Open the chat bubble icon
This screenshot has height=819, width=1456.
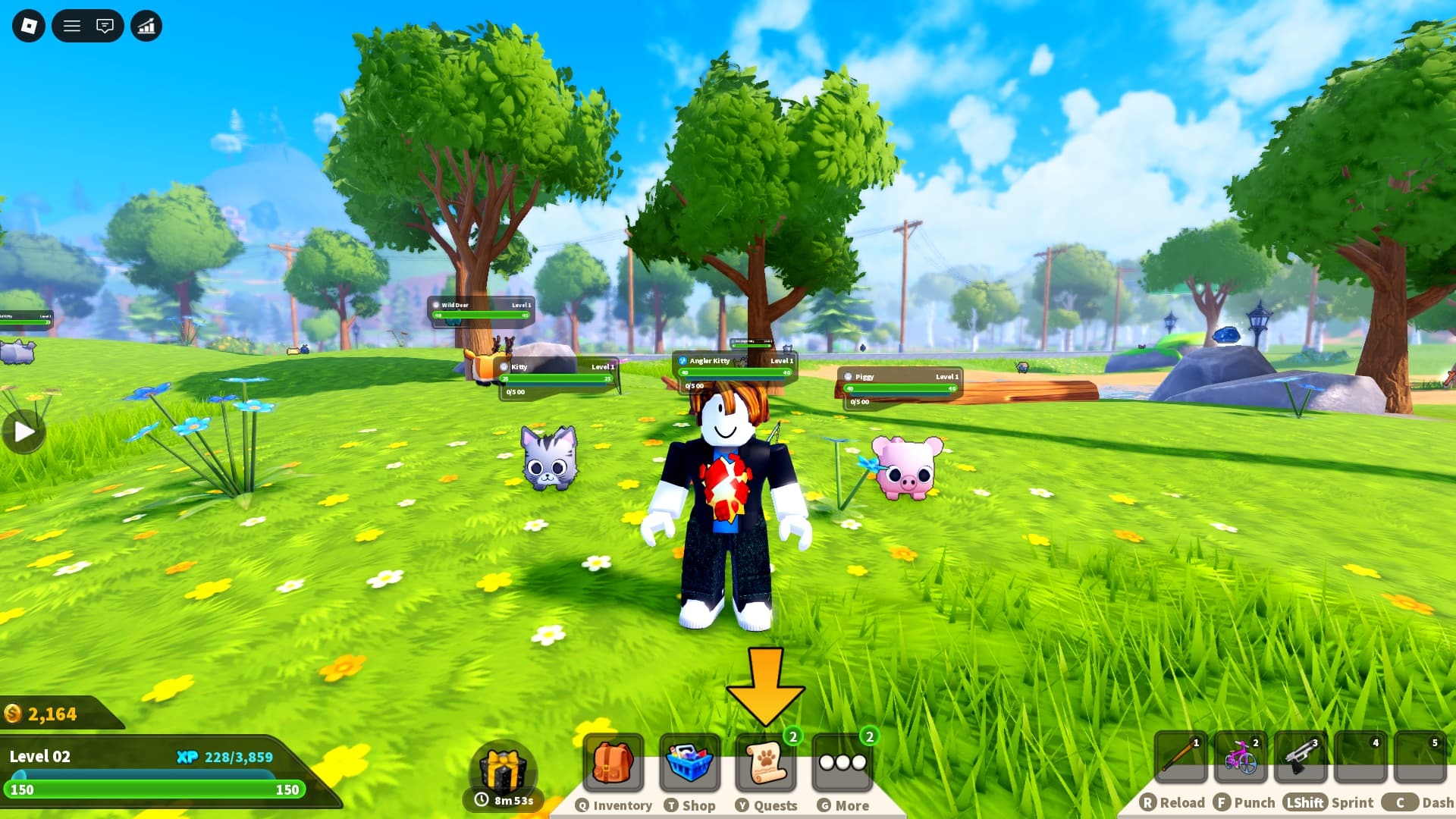106,26
